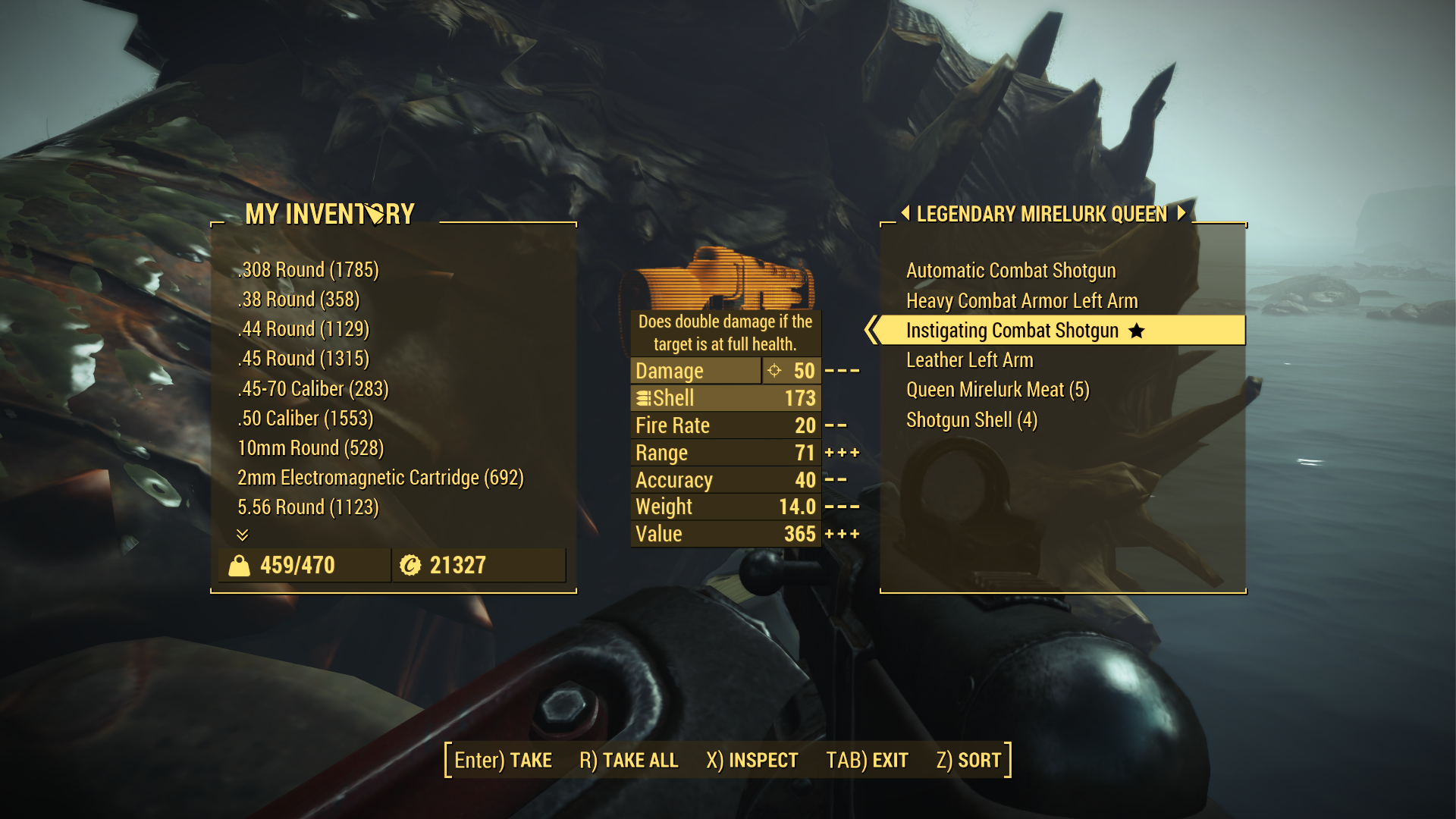Select Automatic Combat Shotgun from loot list
The image size is (1456, 819).
[1010, 271]
